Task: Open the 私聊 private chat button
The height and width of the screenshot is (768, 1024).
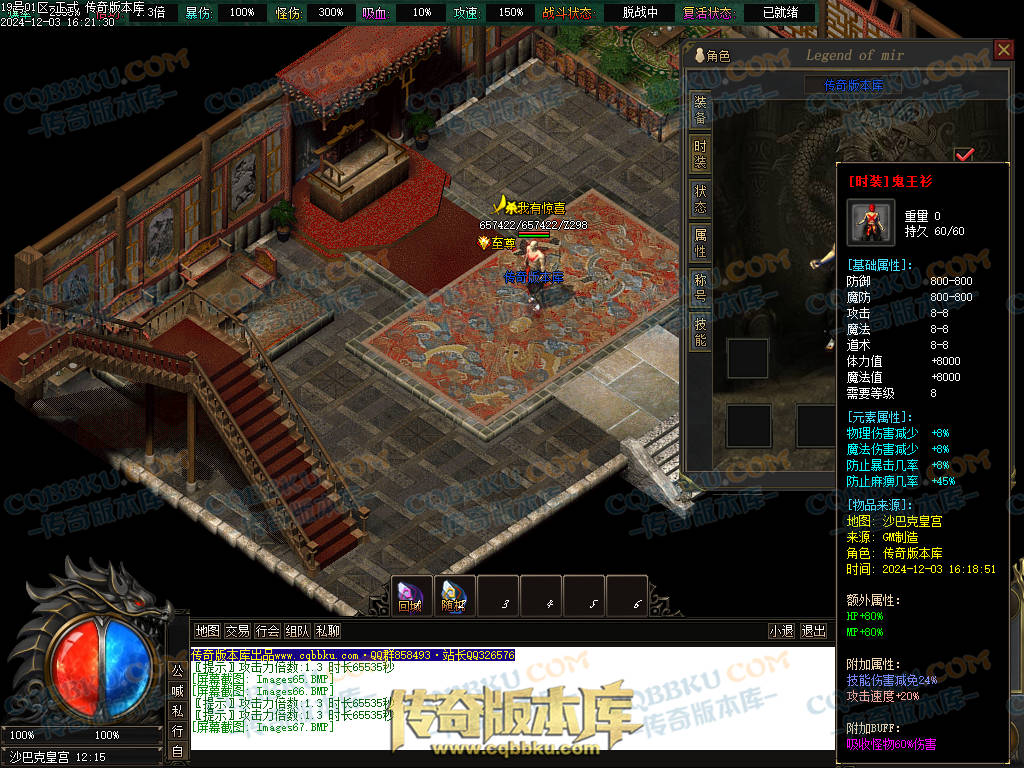Action: pyautogui.click(x=327, y=631)
